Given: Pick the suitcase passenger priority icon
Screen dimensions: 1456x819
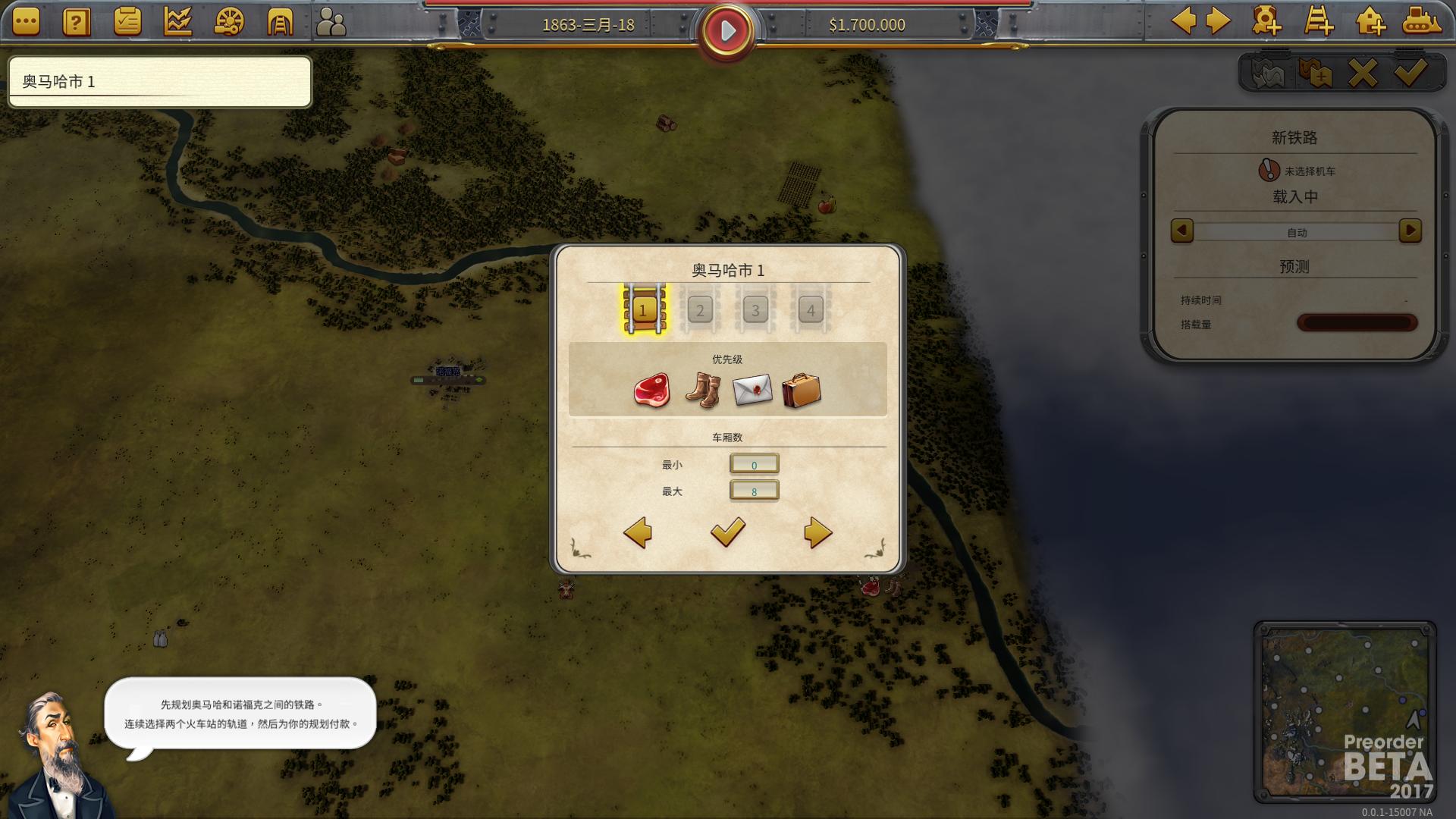Looking at the screenshot, I should tap(802, 391).
